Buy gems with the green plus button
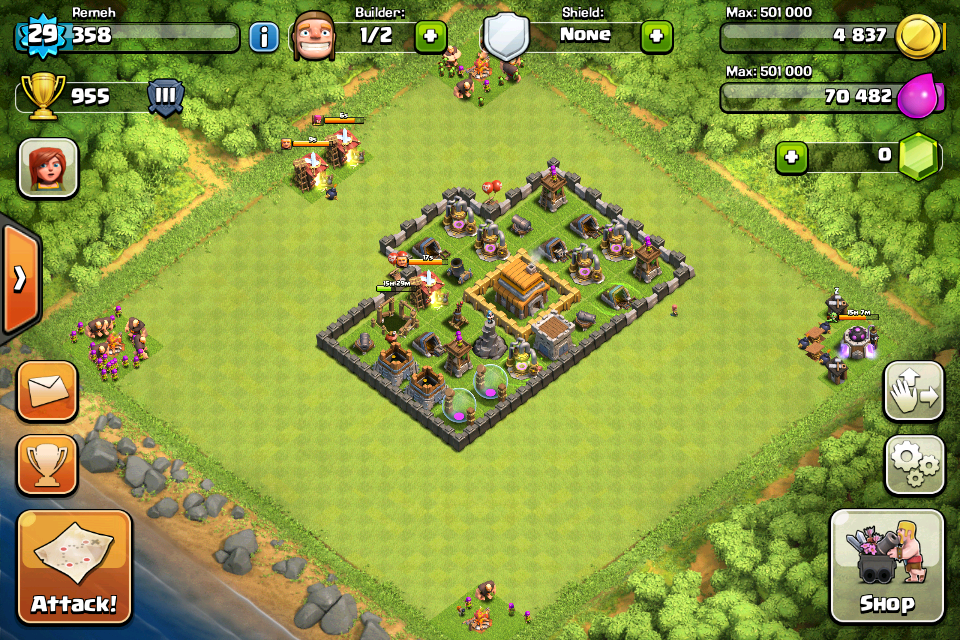The width and height of the screenshot is (960, 640). pyautogui.click(x=791, y=157)
